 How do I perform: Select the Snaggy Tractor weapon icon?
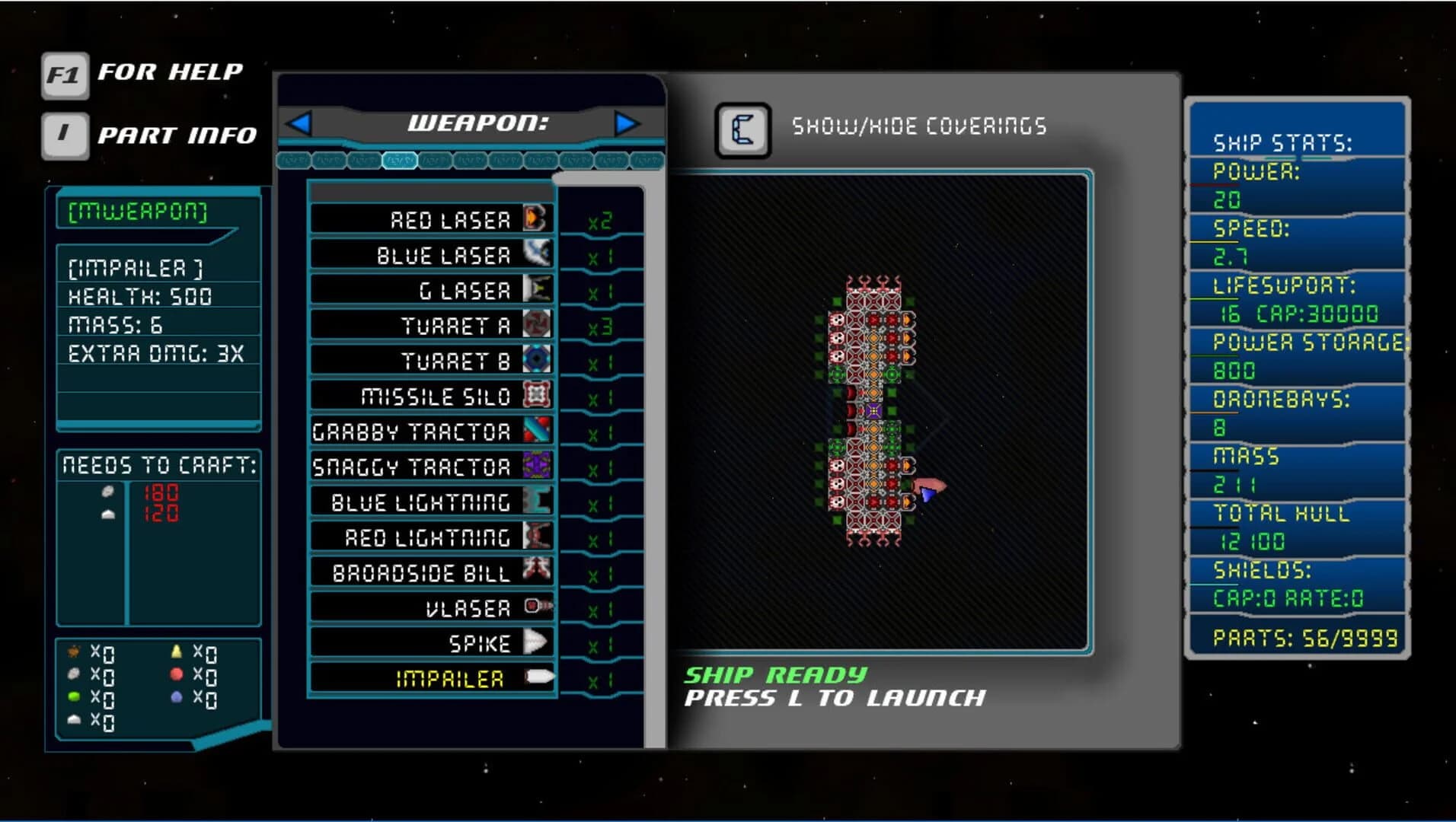(x=538, y=466)
